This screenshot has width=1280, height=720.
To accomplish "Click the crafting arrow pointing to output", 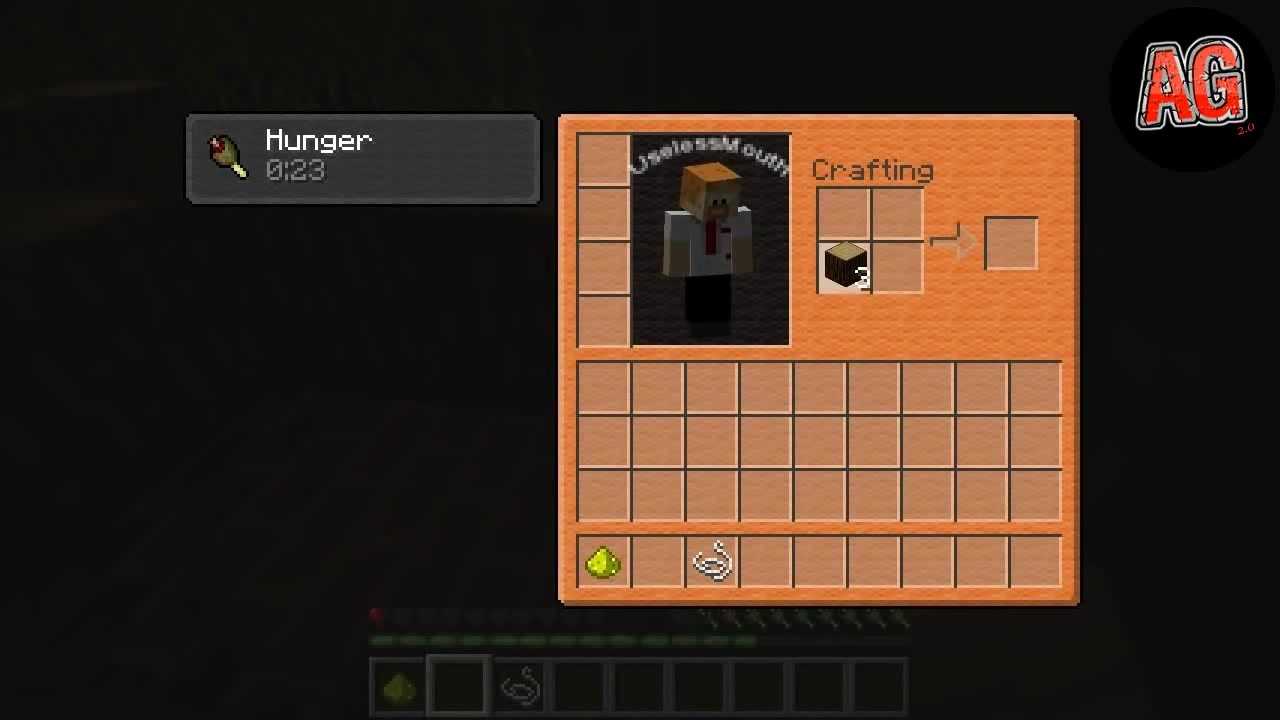I will [953, 240].
